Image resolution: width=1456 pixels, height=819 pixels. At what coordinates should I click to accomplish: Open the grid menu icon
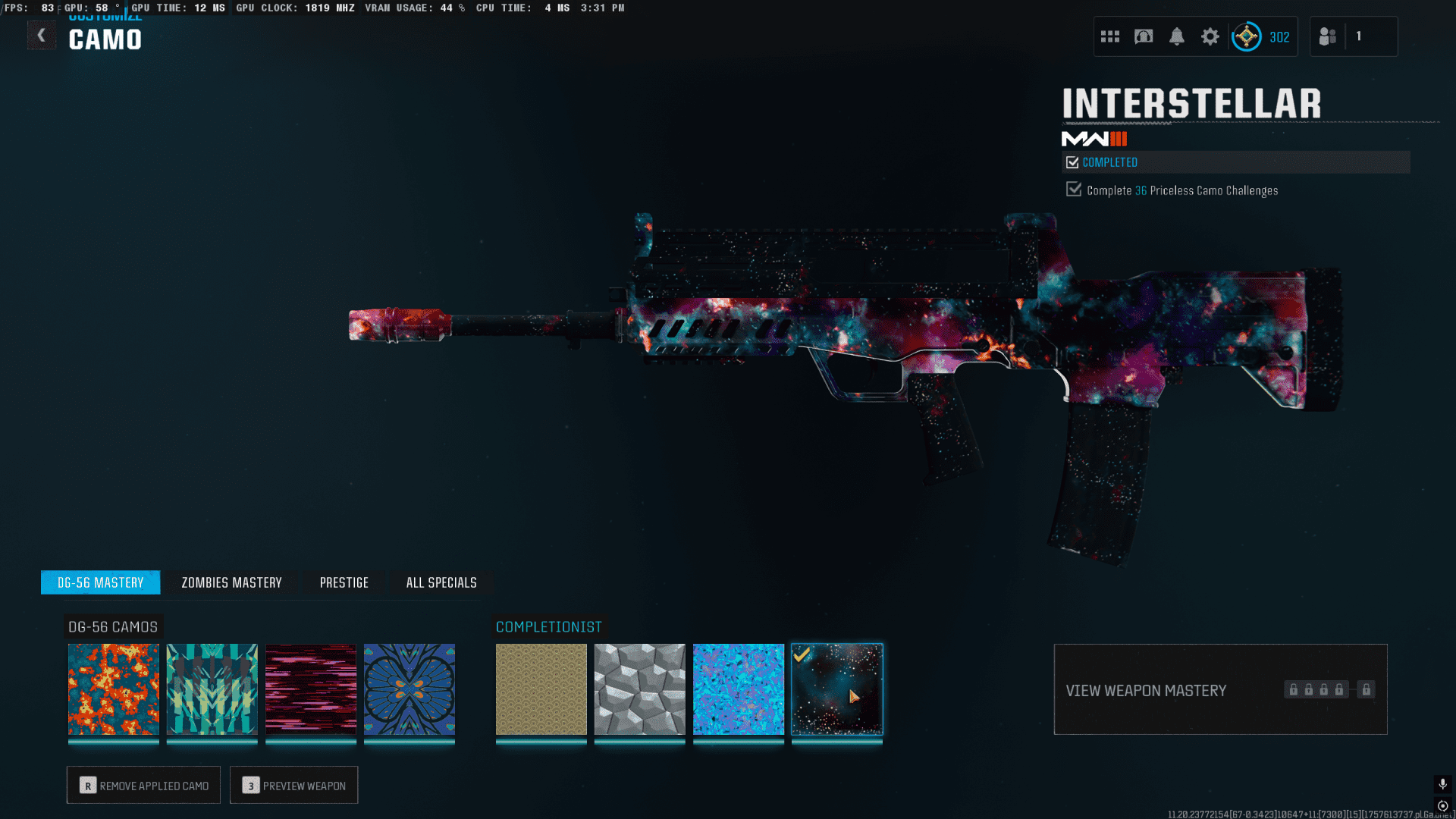pos(1110,36)
